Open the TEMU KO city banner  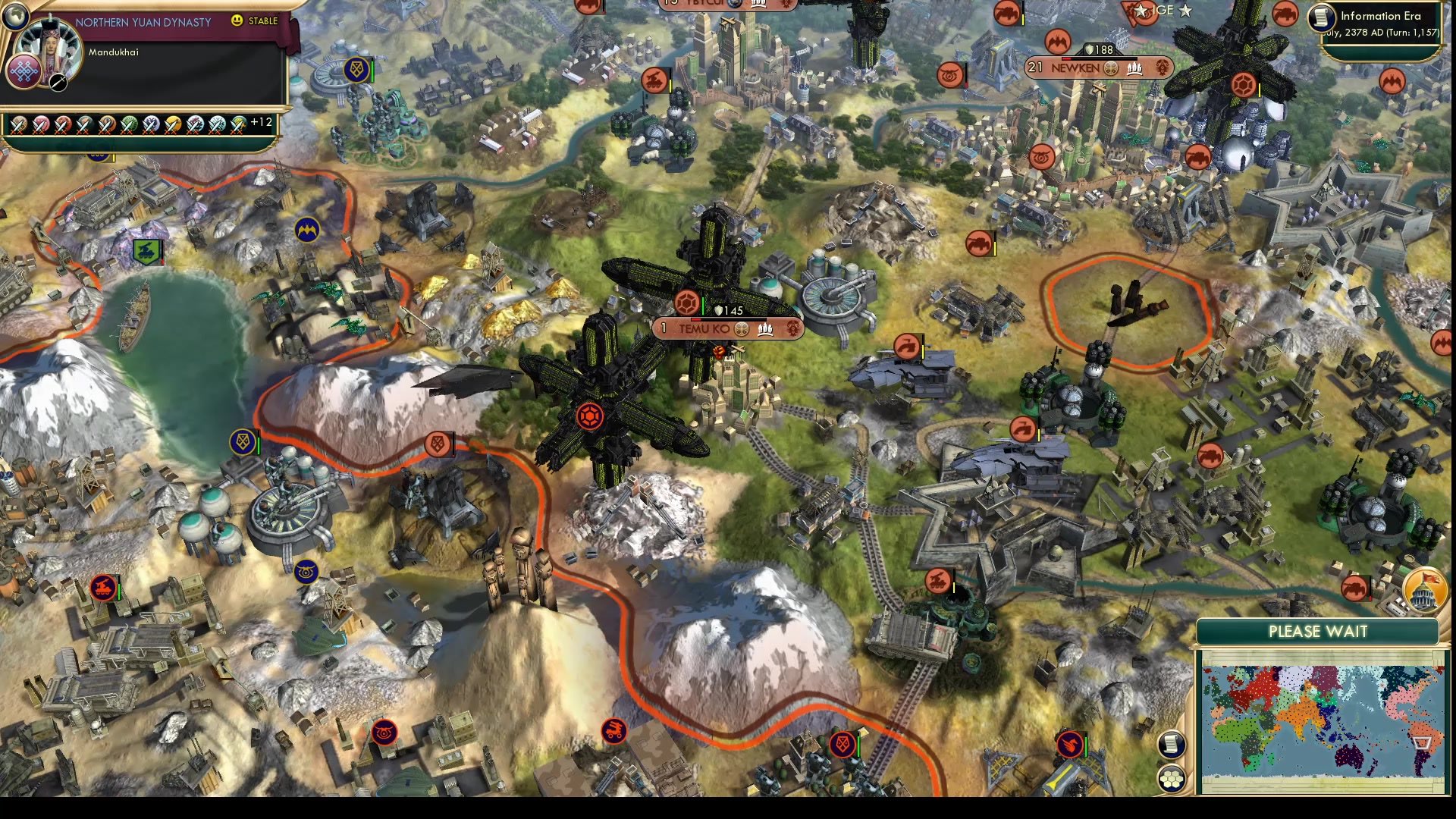705,328
